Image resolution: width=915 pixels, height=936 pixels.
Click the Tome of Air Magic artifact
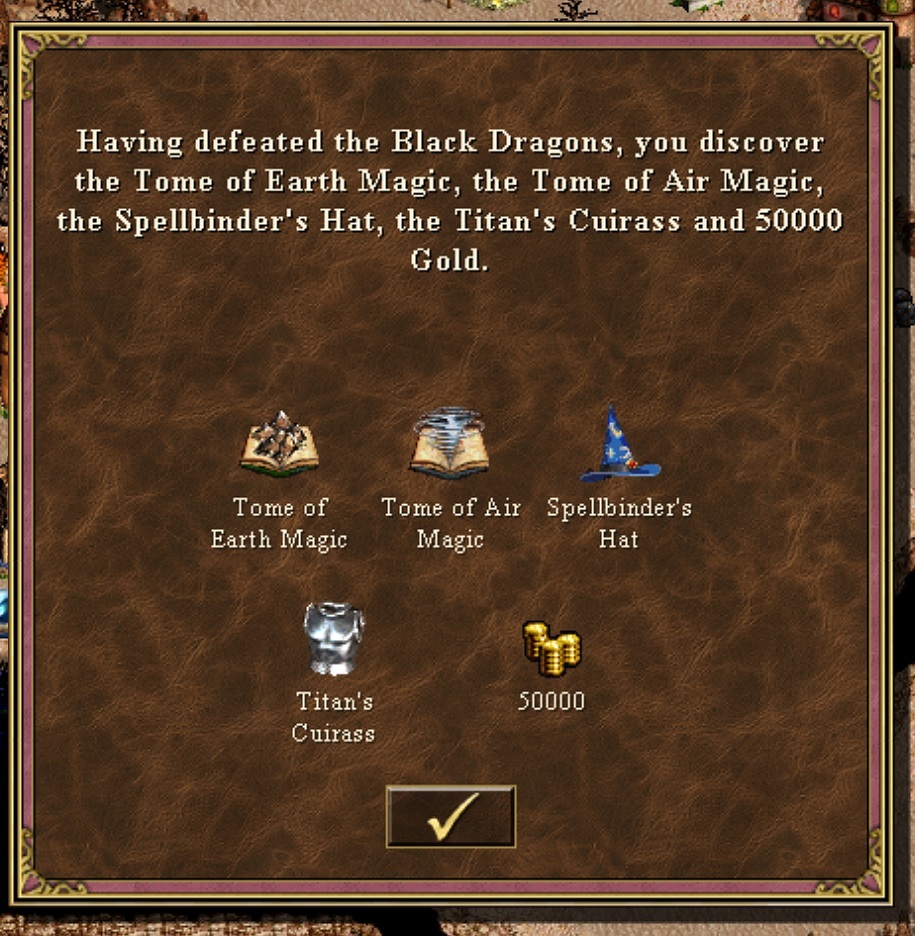click(x=449, y=443)
